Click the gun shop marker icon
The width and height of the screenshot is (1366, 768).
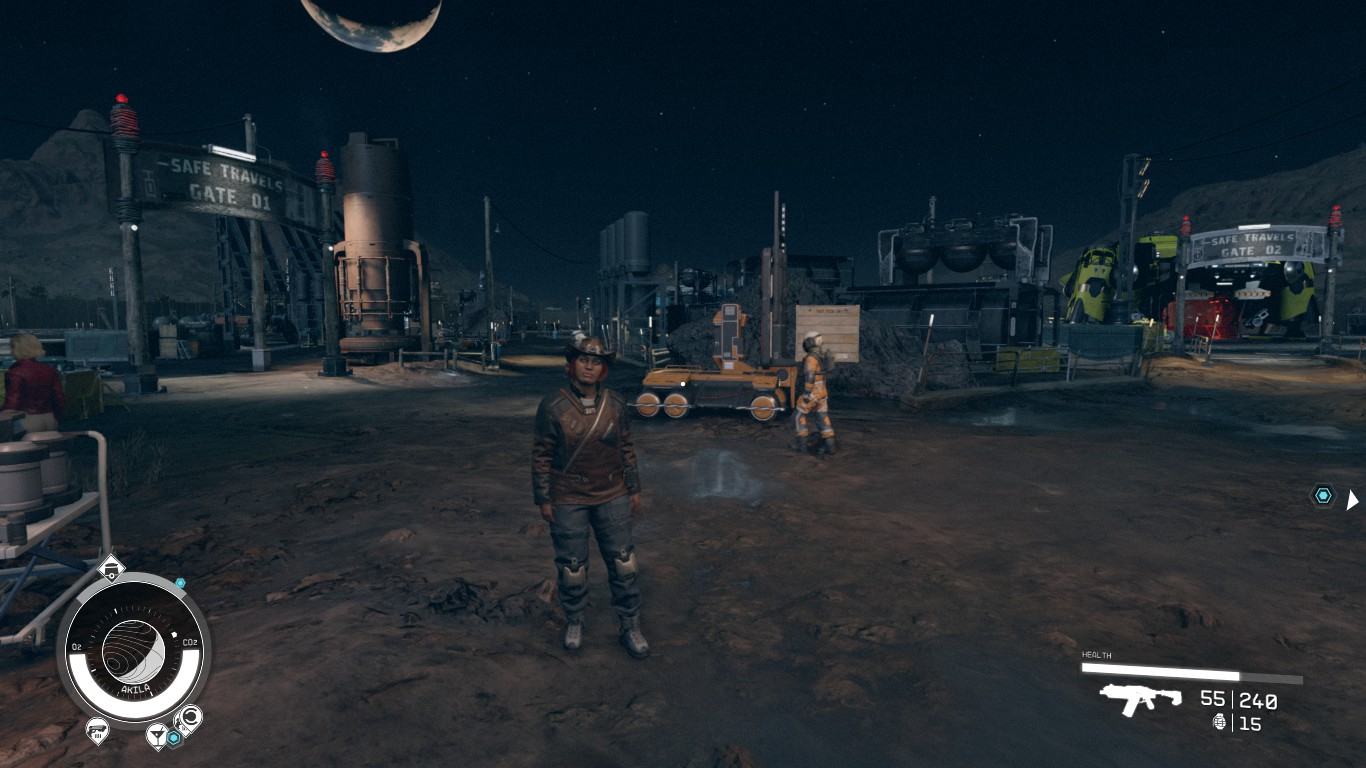pyautogui.click(x=97, y=730)
